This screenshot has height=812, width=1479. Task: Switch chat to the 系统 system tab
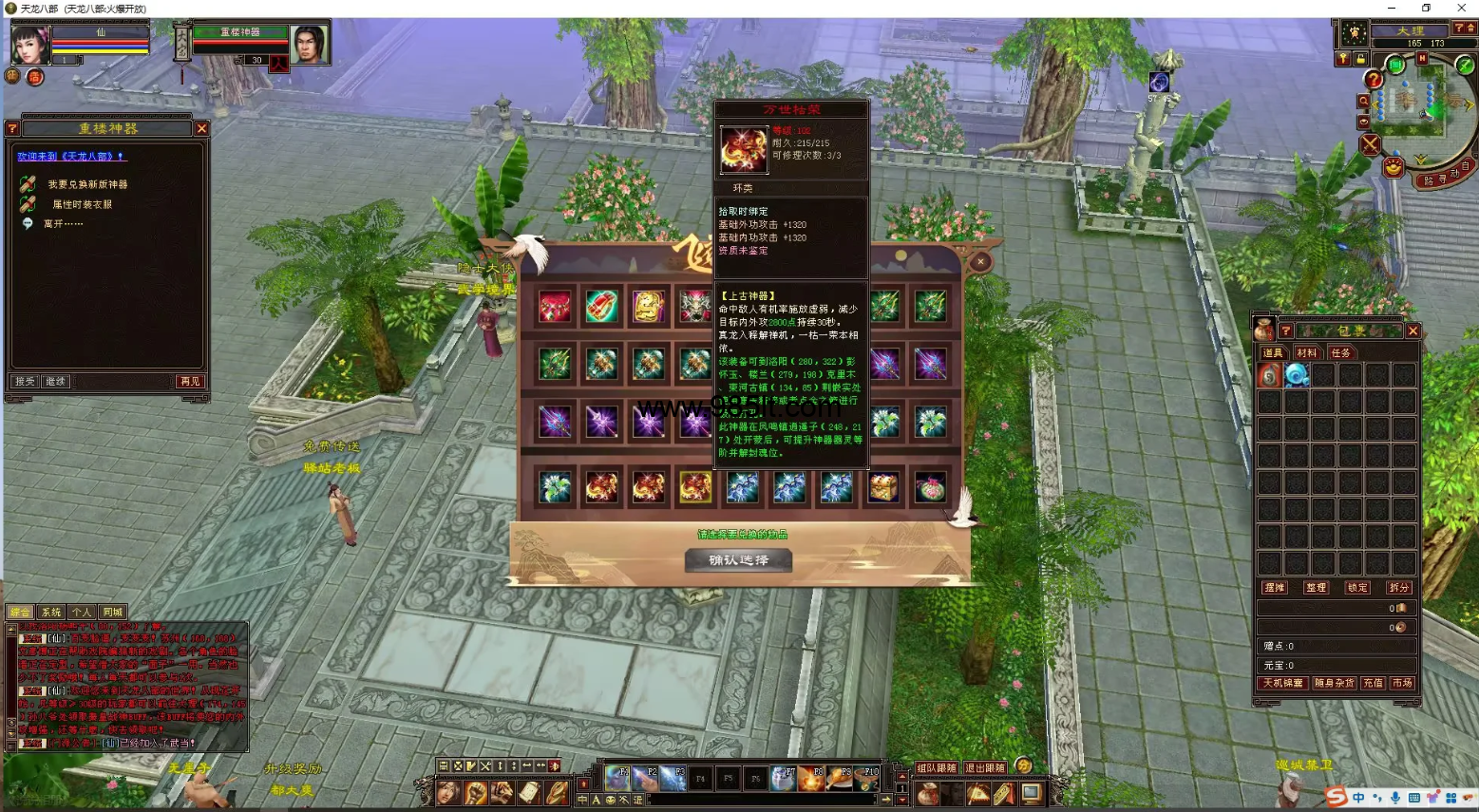click(51, 613)
